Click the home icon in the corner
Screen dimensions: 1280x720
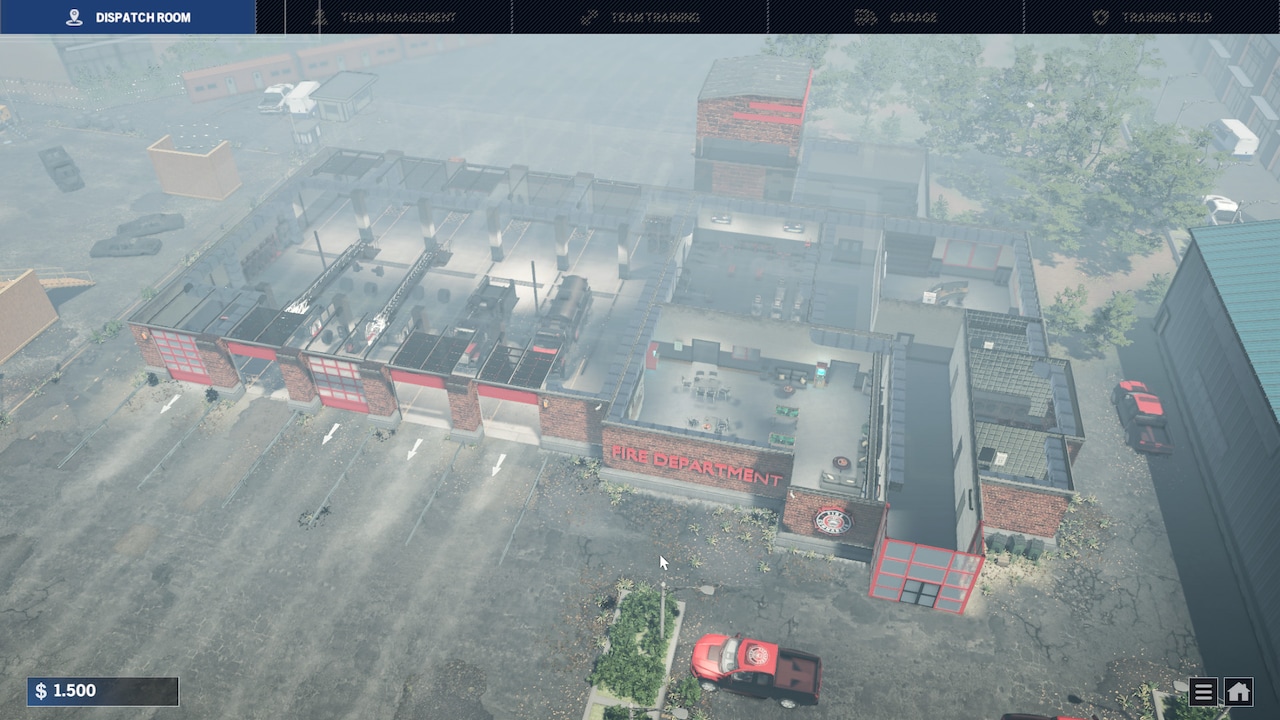(x=1237, y=691)
